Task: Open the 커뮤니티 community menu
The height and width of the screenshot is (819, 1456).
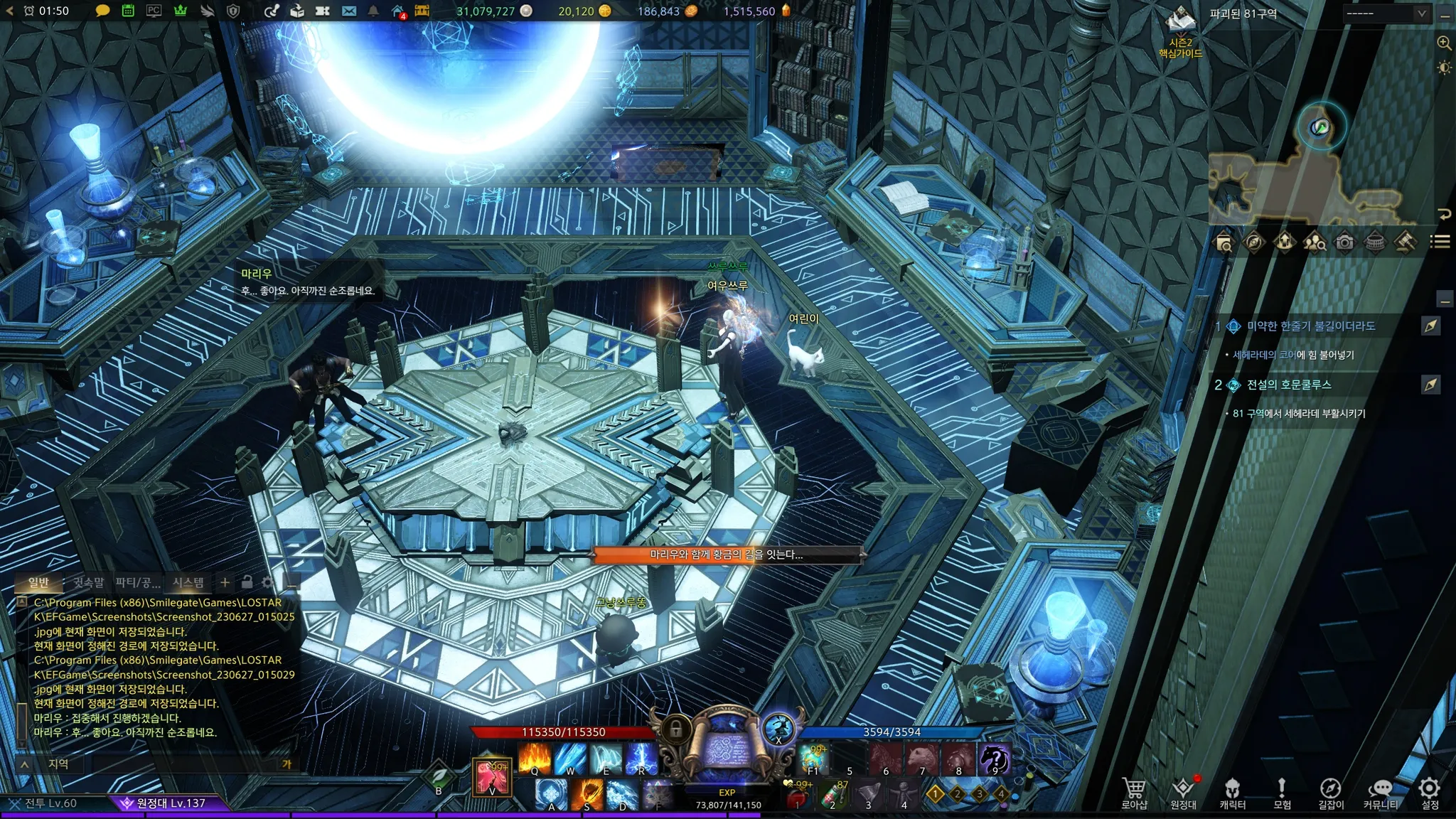Action: pos(1380,792)
